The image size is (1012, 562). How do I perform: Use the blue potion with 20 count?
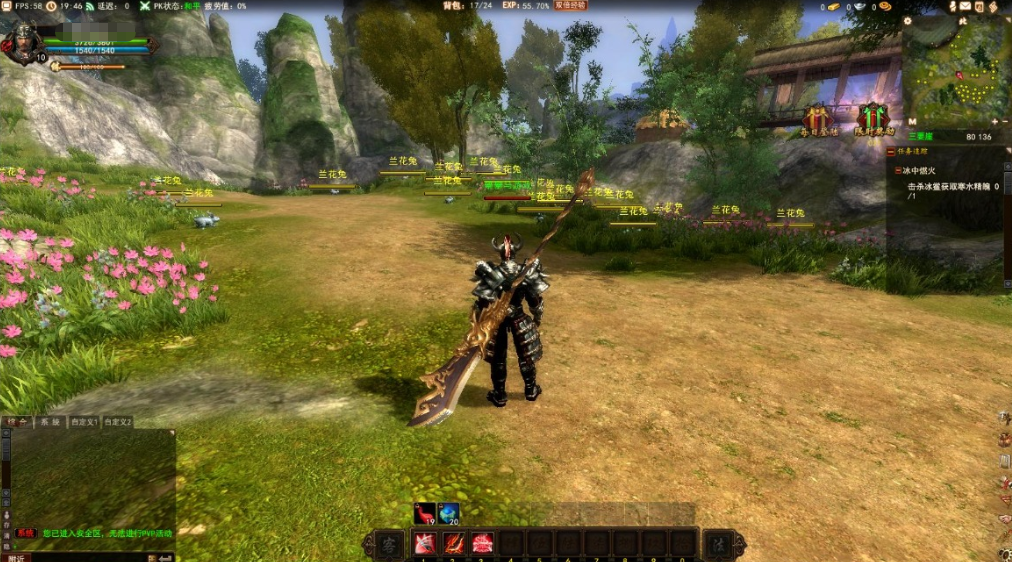click(447, 514)
